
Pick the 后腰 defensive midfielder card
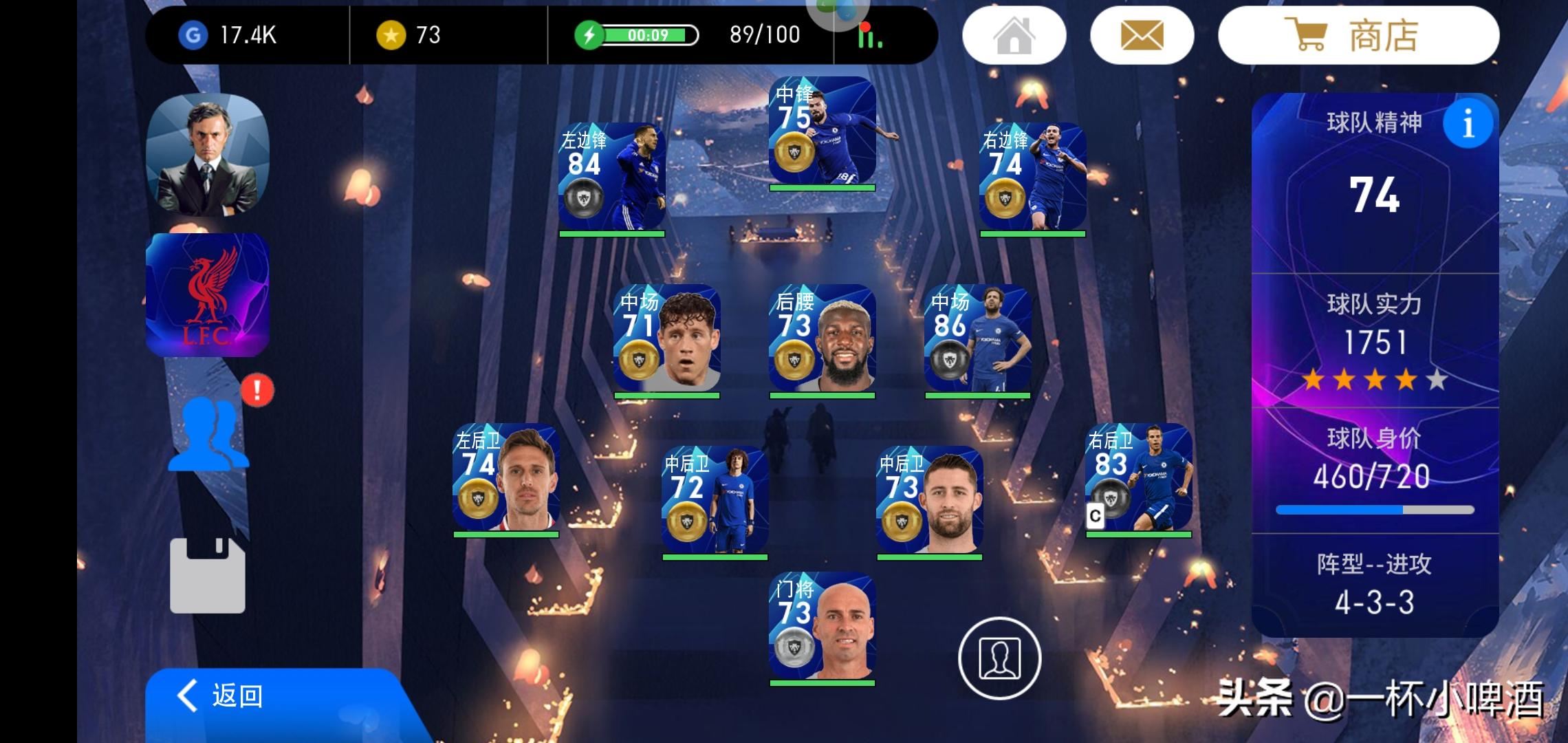coord(822,340)
